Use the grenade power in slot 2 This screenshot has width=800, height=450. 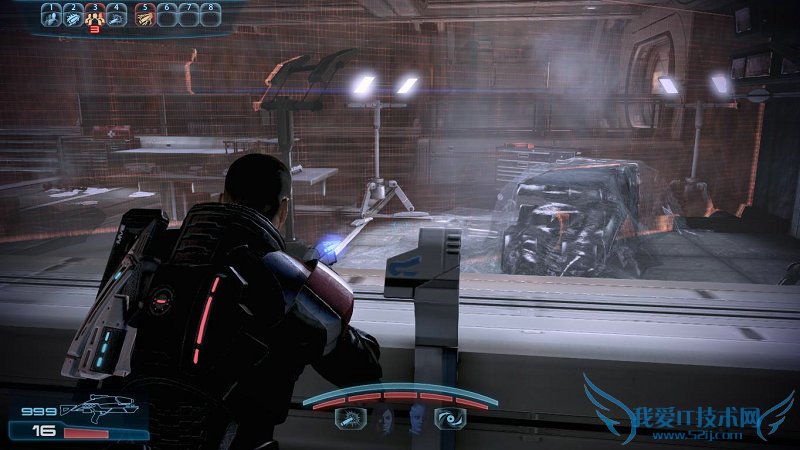(73, 16)
